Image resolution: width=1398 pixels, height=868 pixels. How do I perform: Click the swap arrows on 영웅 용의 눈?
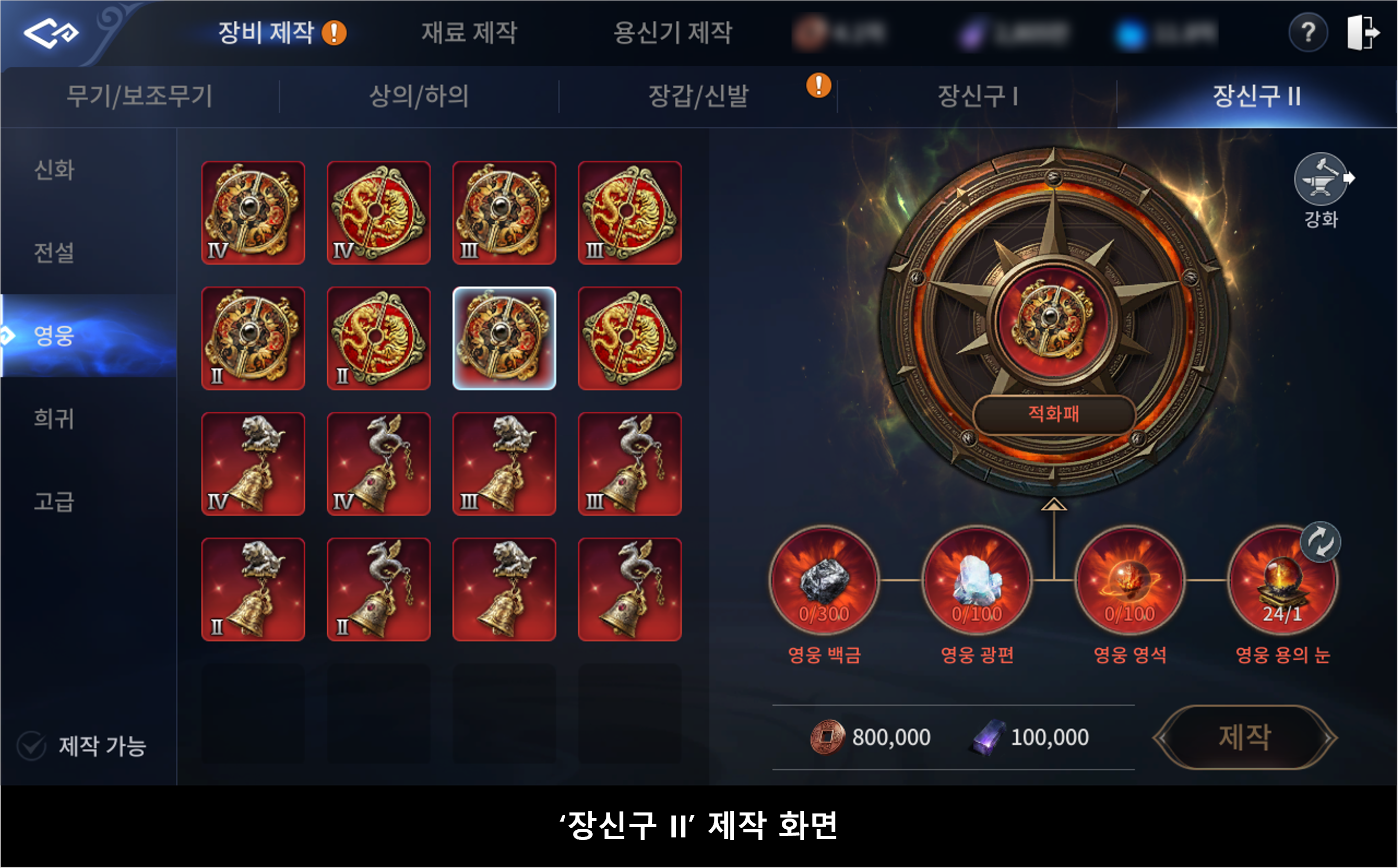[1320, 542]
